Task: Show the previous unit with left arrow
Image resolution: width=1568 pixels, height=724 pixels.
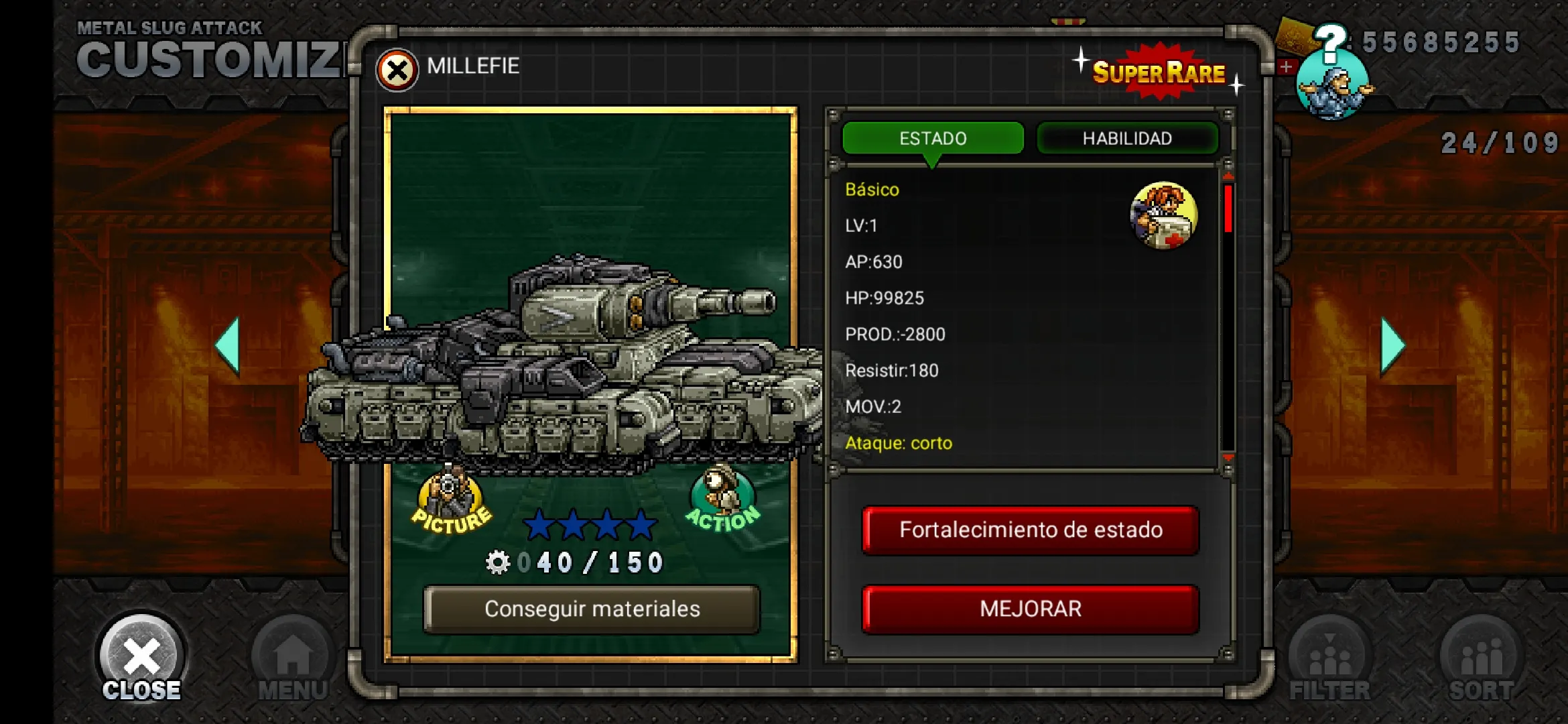Action: point(228,345)
